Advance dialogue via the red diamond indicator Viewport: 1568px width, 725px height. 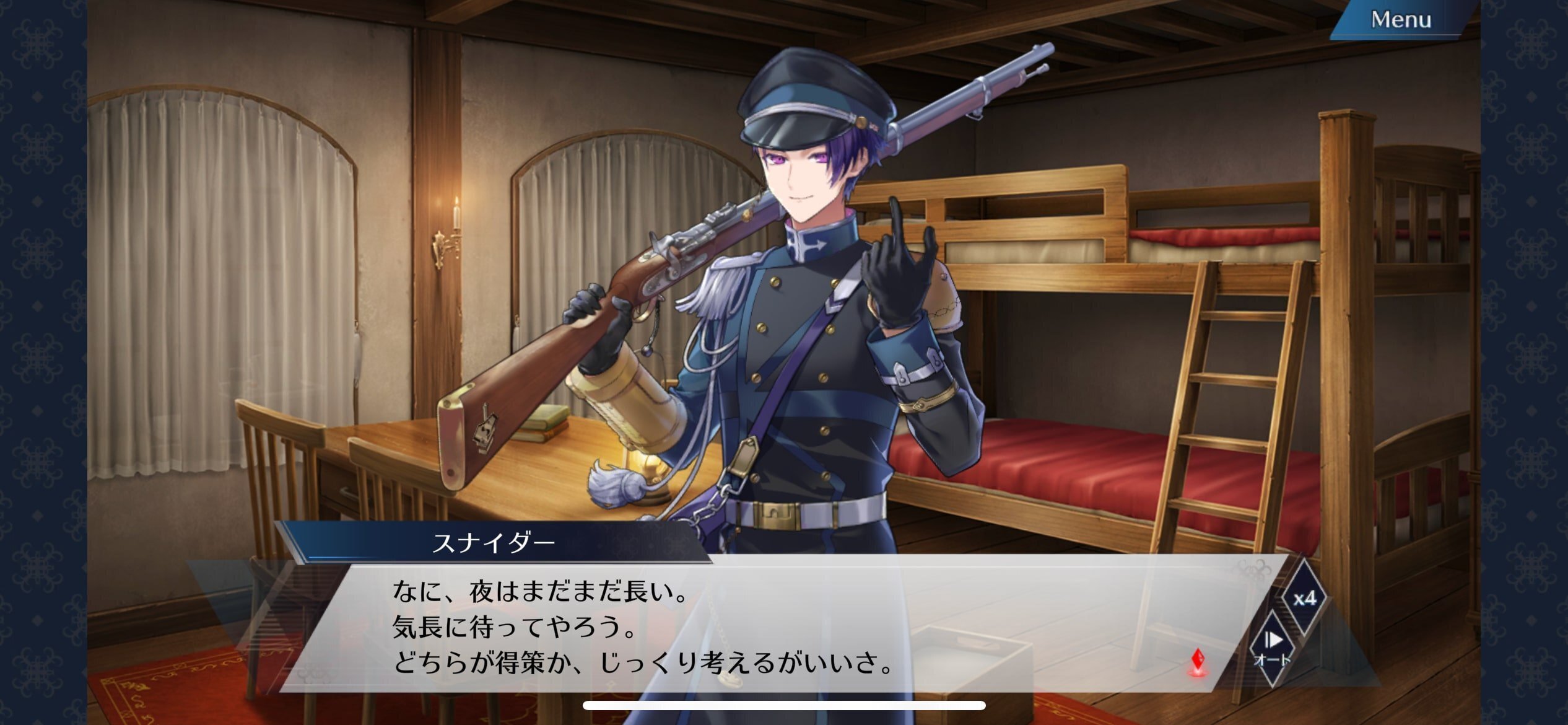coord(1198,662)
